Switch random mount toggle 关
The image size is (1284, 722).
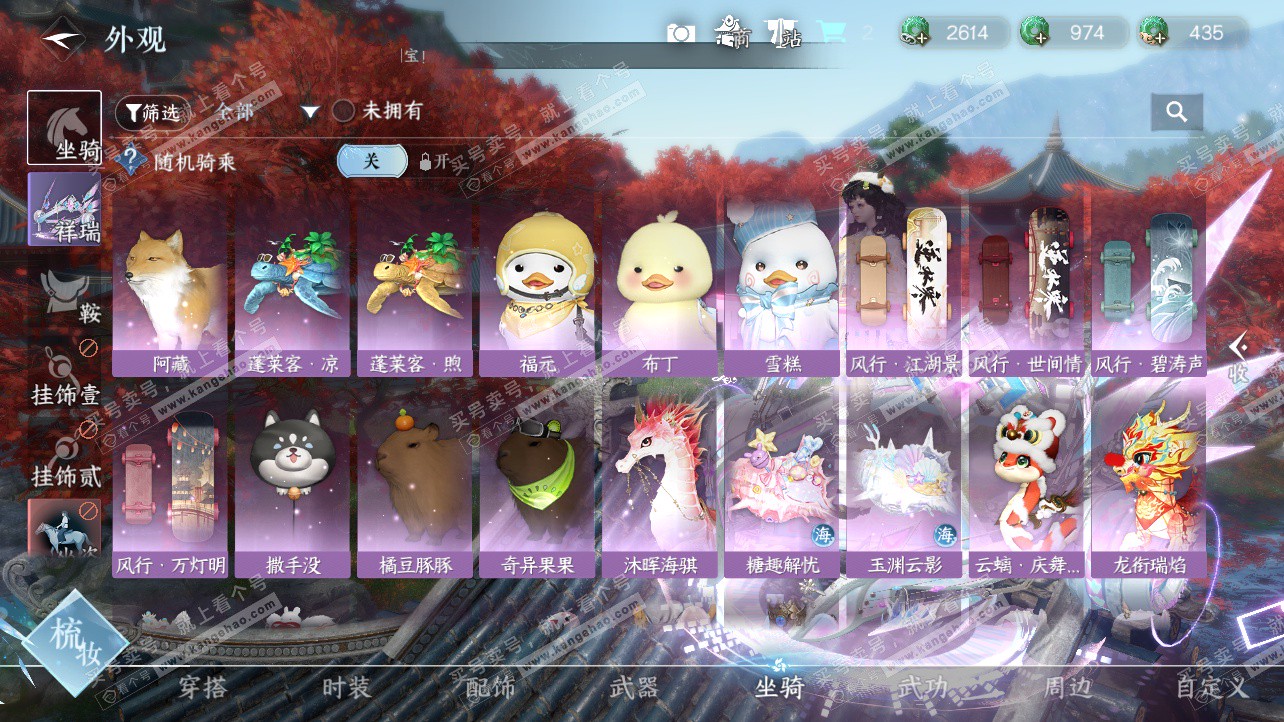[371, 160]
